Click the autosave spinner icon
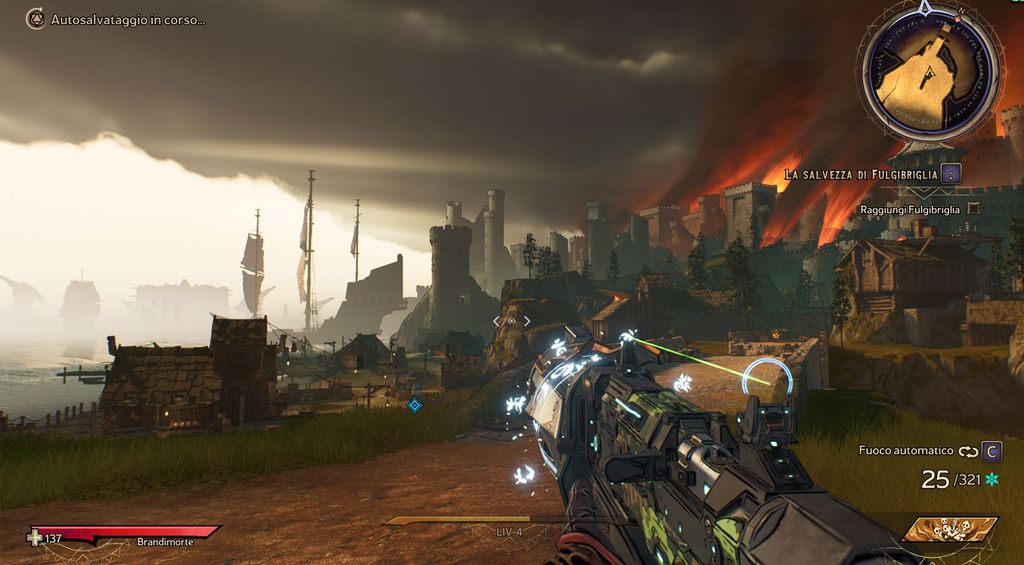 (35, 19)
